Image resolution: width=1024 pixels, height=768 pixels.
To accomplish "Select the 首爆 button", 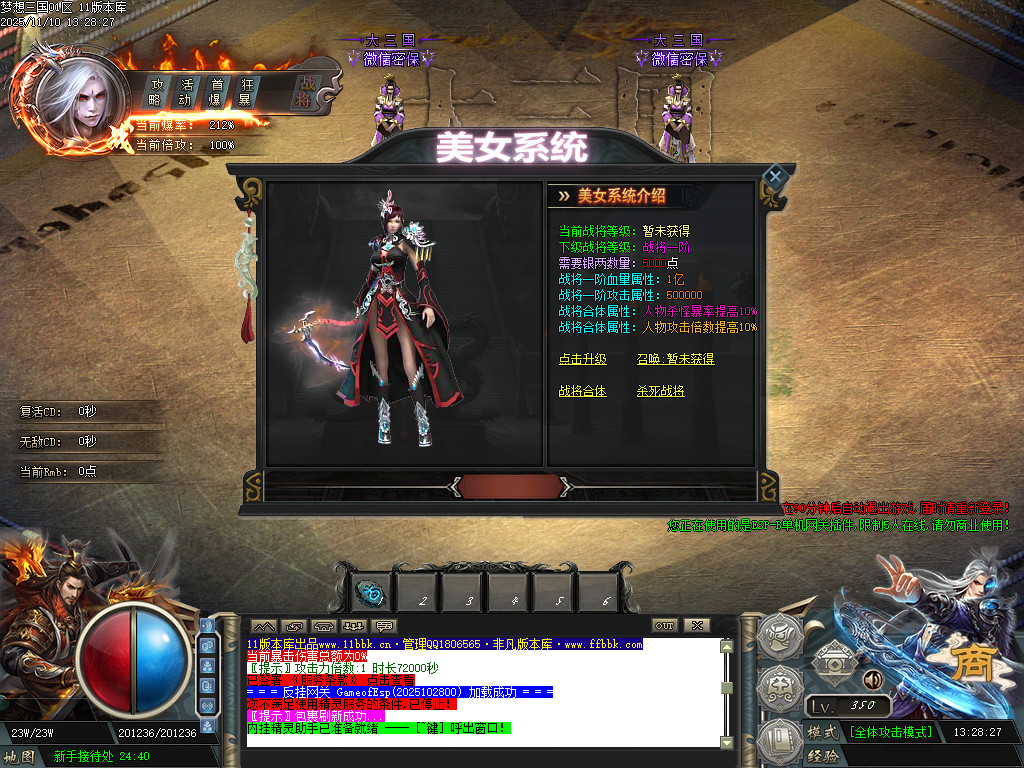I will point(215,91).
